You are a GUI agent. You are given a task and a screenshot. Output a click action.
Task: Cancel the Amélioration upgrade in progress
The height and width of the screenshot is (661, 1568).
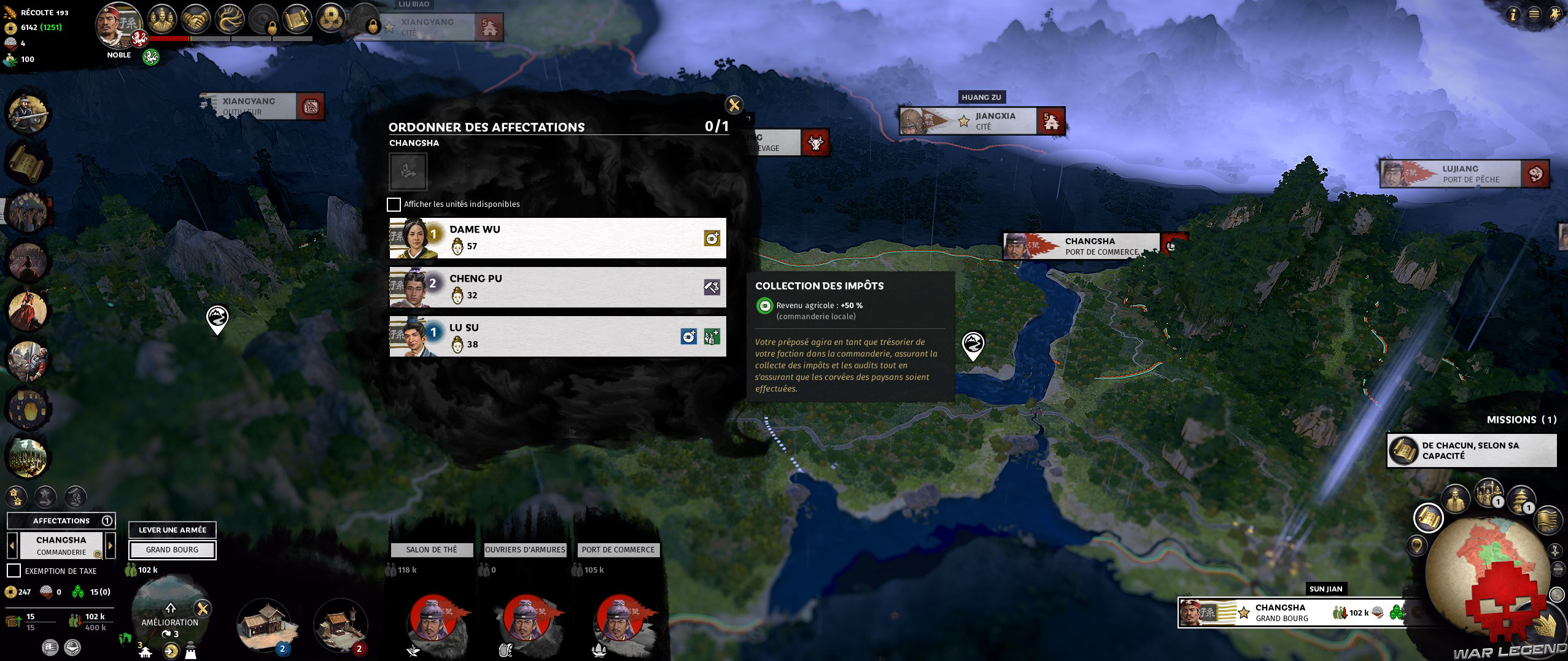[x=203, y=609]
